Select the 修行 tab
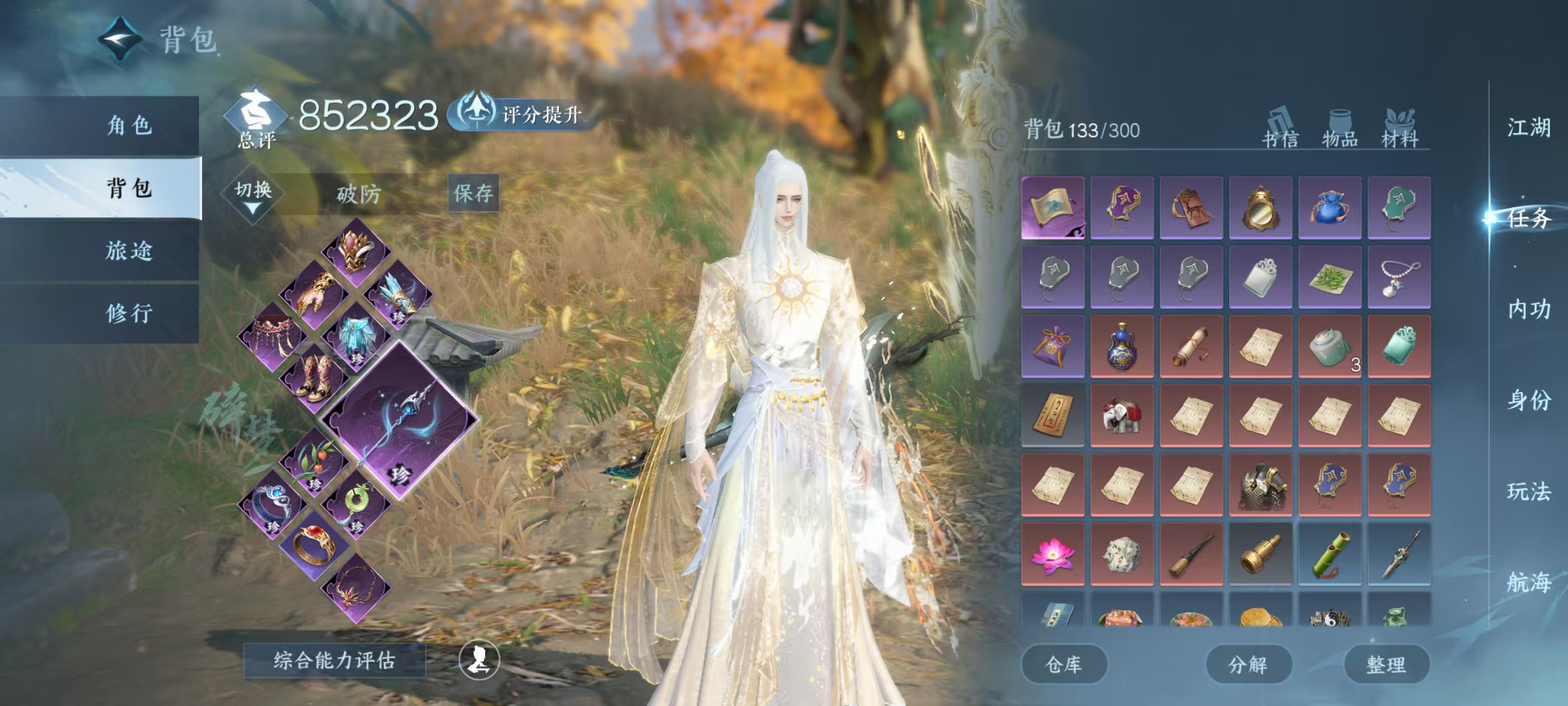Image resolution: width=1568 pixels, height=706 pixels. coord(128,313)
